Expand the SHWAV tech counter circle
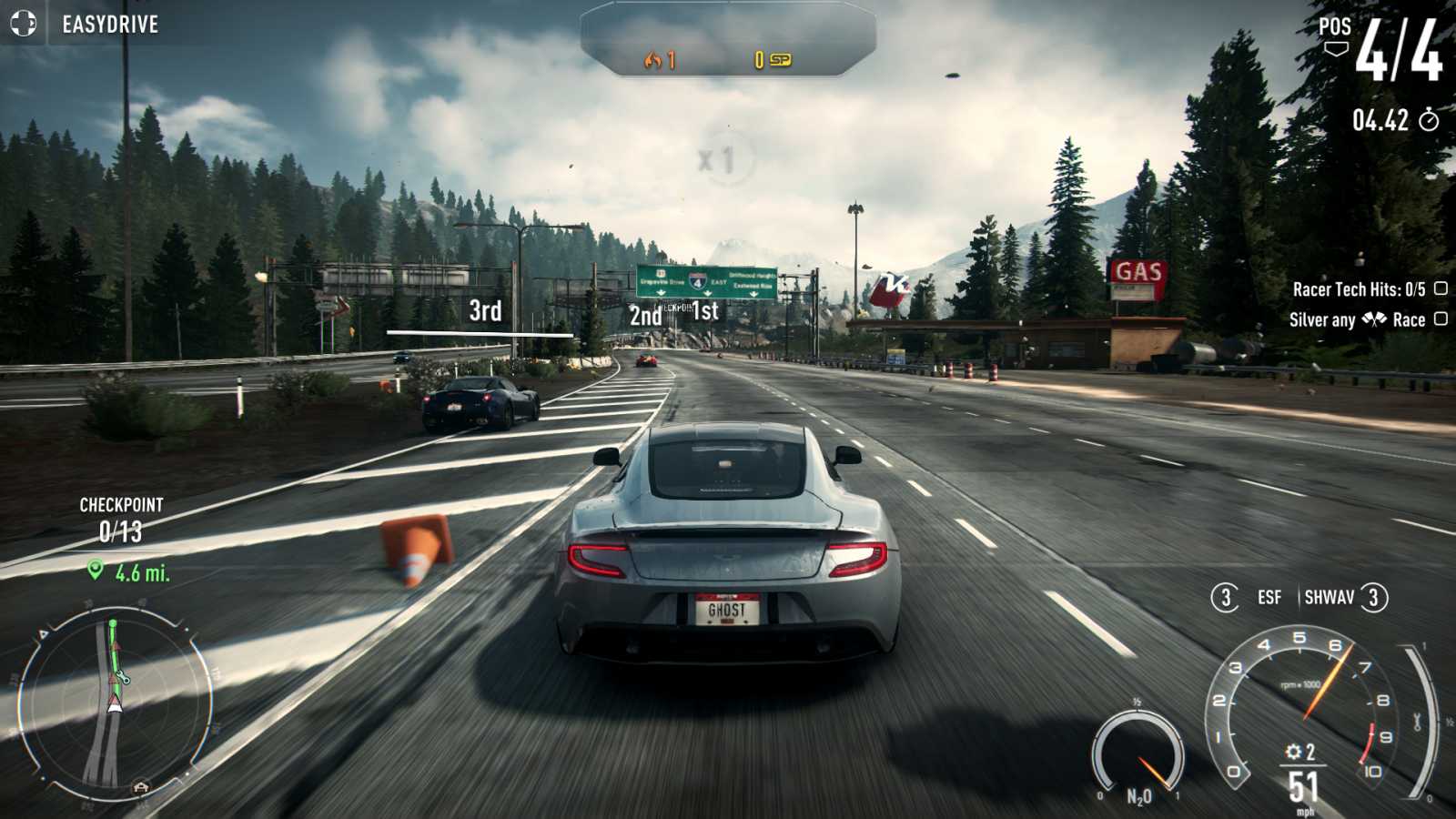The height and width of the screenshot is (819, 1456). pos(1372,599)
